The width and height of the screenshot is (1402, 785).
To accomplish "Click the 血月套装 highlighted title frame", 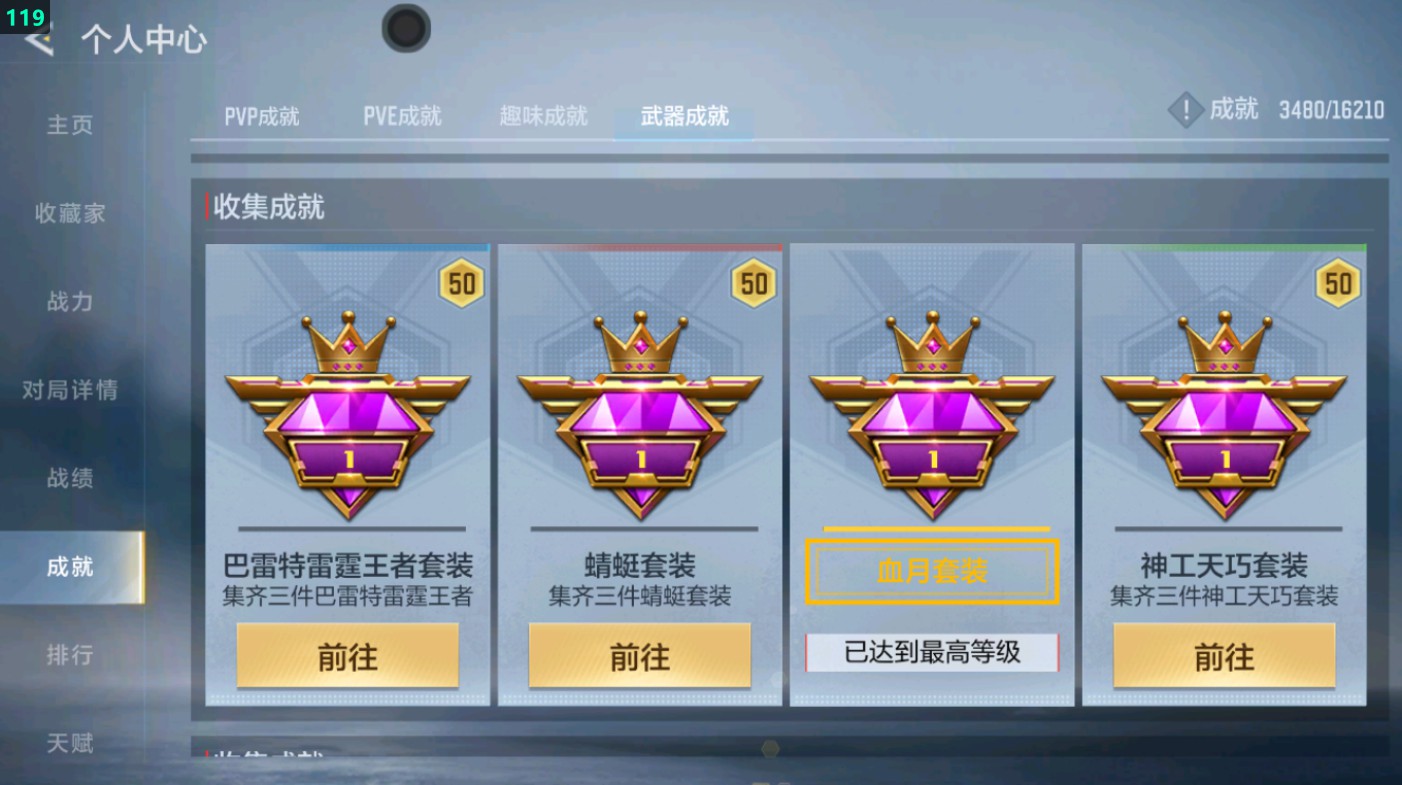I will (x=930, y=571).
